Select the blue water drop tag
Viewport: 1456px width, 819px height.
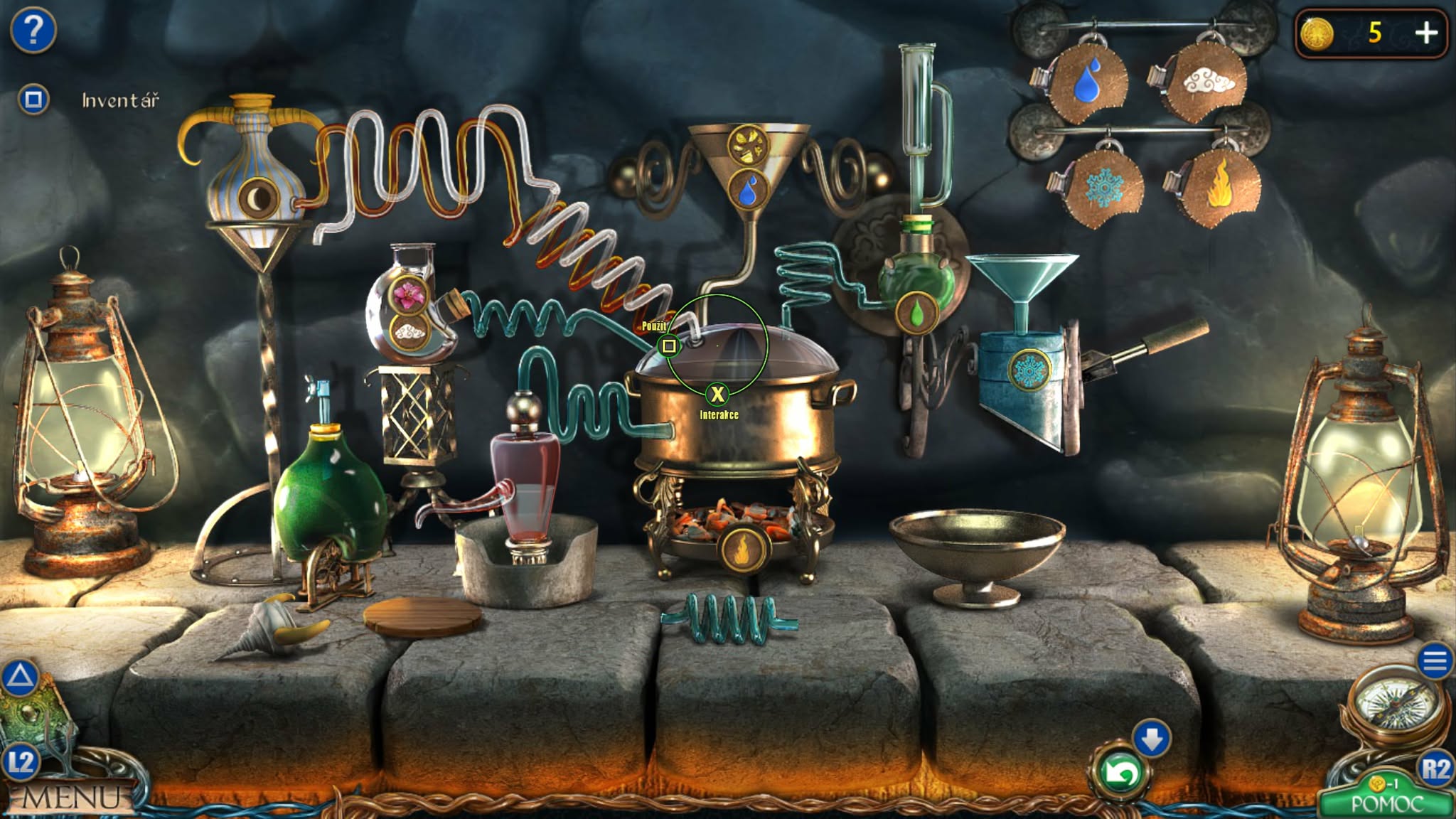click(1087, 82)
